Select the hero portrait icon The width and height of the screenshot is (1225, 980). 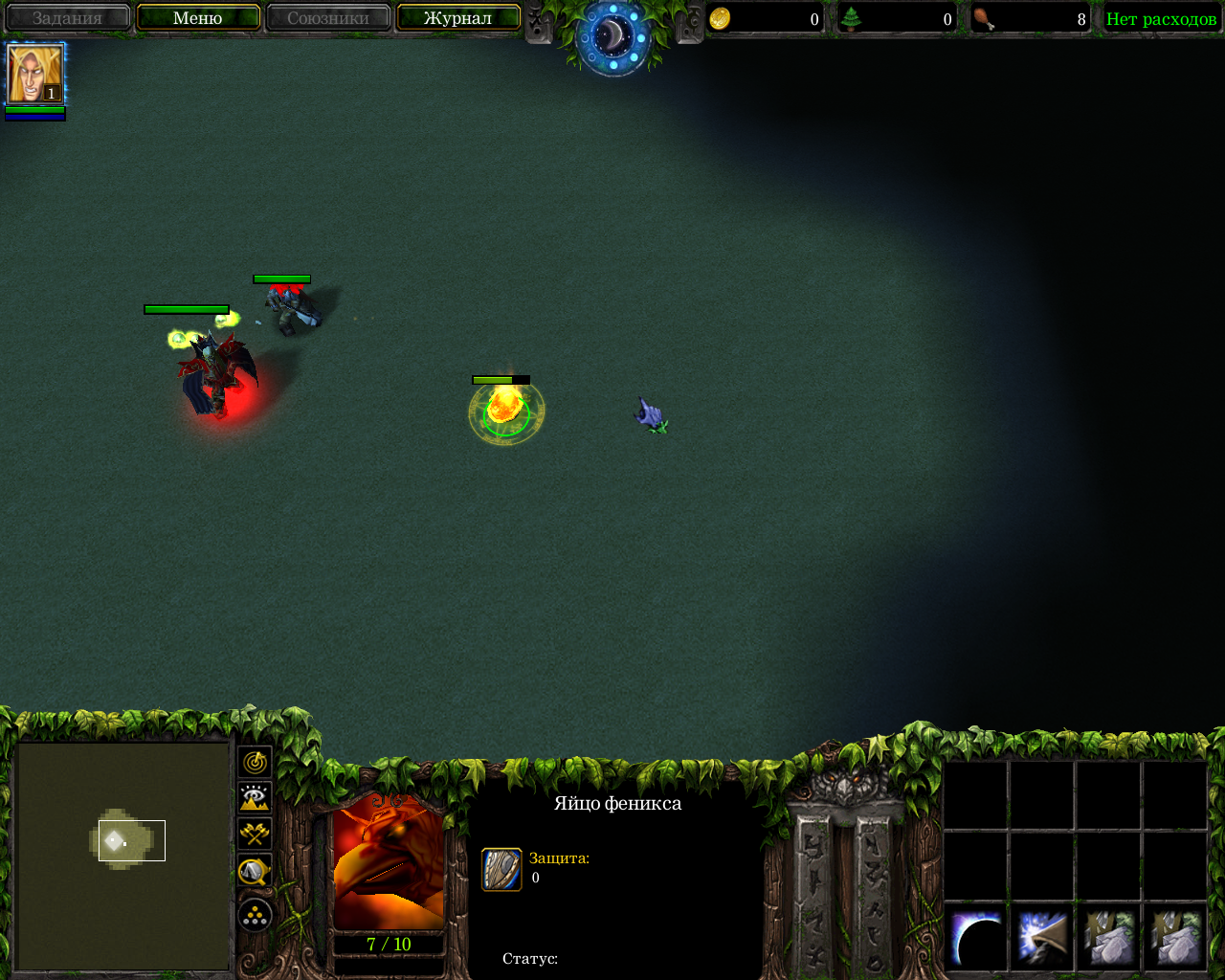click(35, 74)
